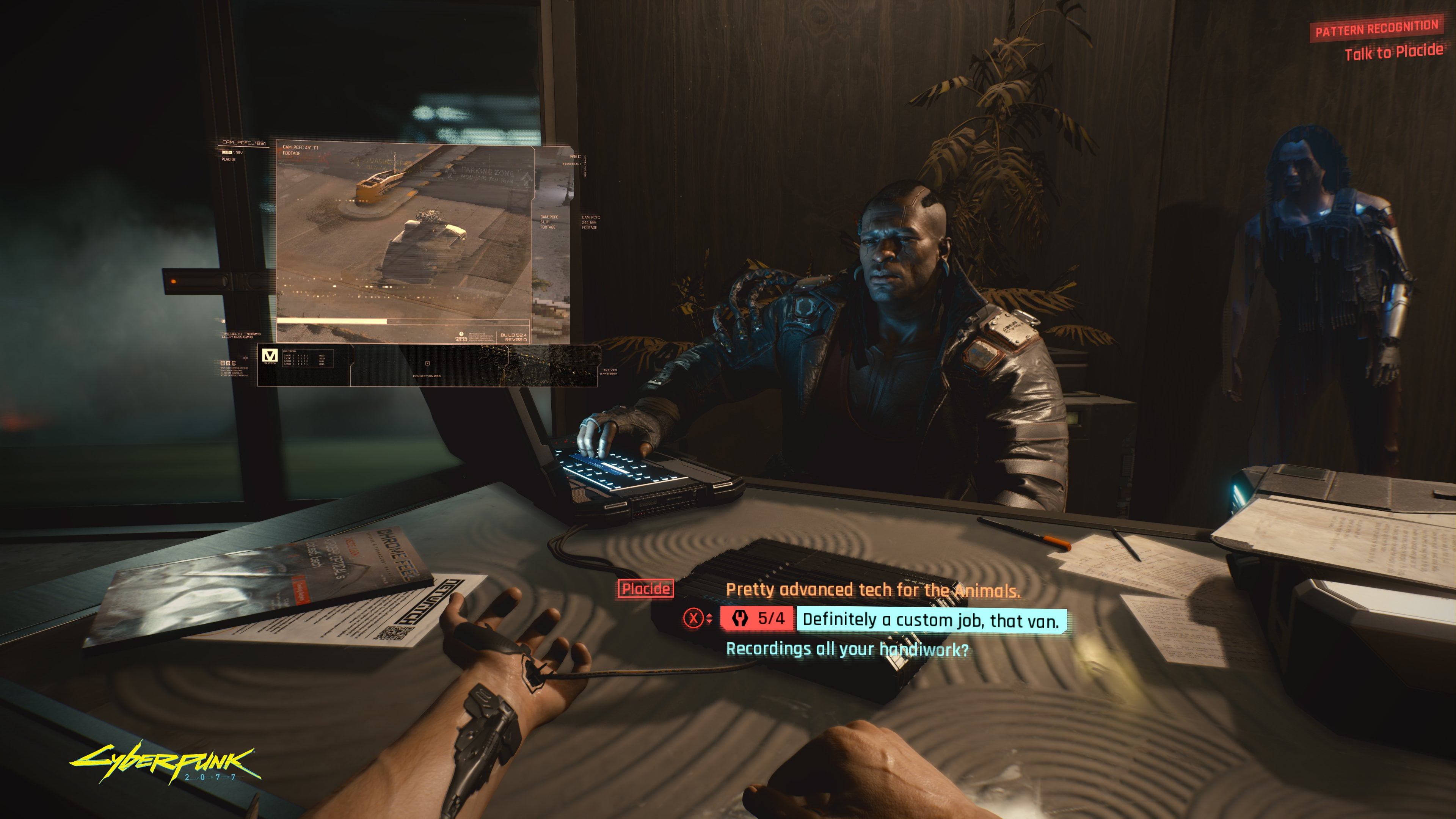This screenshot has width=1456, height=819.
Task: Toggle the small square indicator above TIME DELTA
Action: [x=223, y=322]
